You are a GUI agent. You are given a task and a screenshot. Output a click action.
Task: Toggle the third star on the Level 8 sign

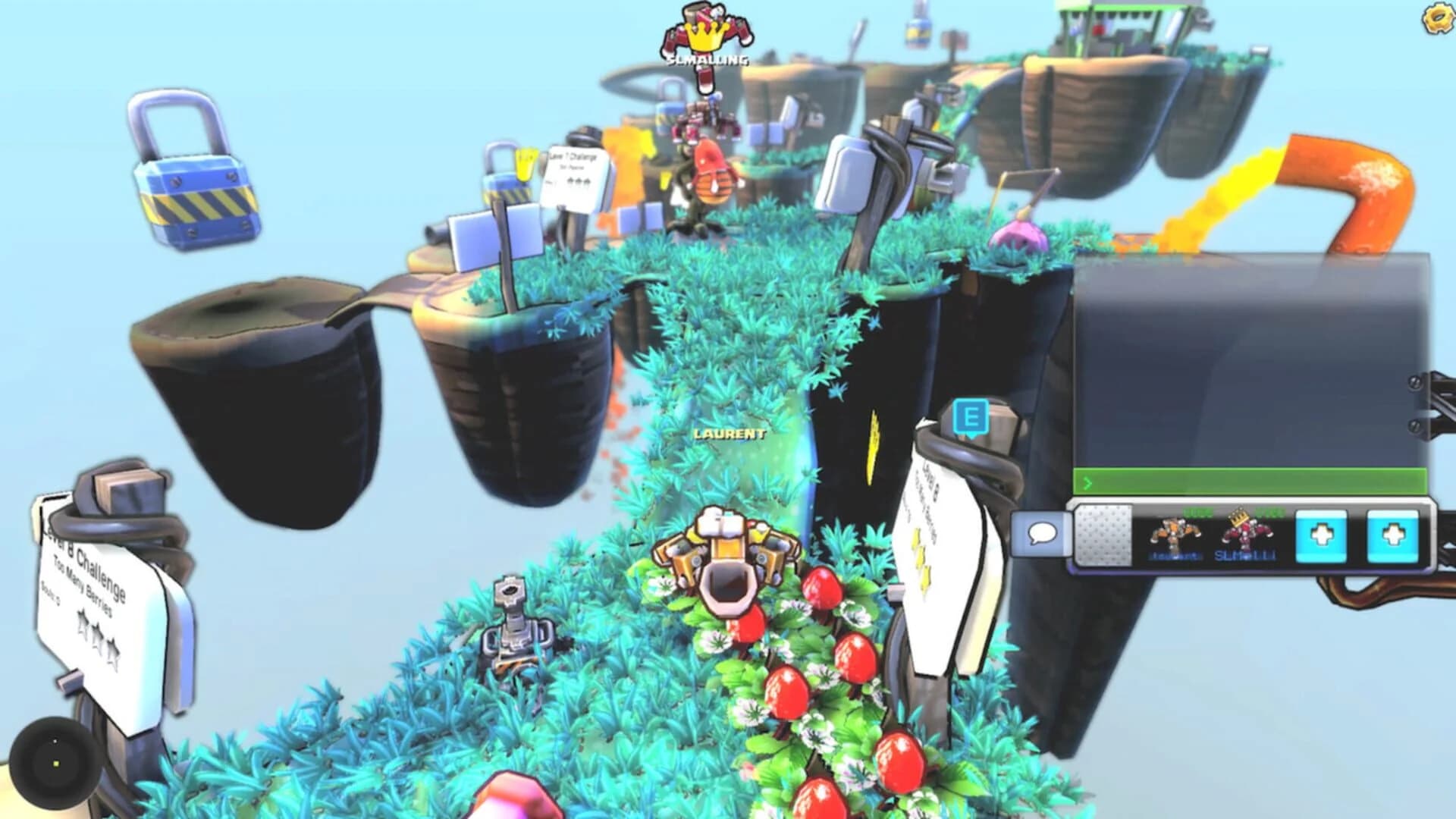(x=112, y=650)
